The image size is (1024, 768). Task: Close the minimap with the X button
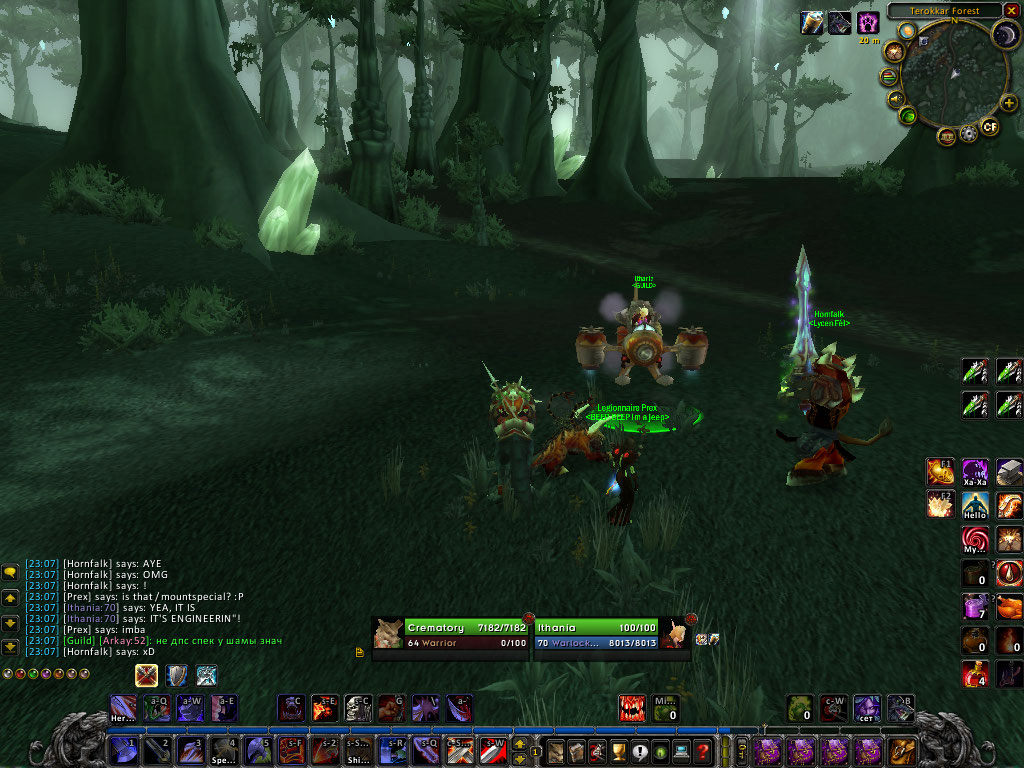(1009, 11)
